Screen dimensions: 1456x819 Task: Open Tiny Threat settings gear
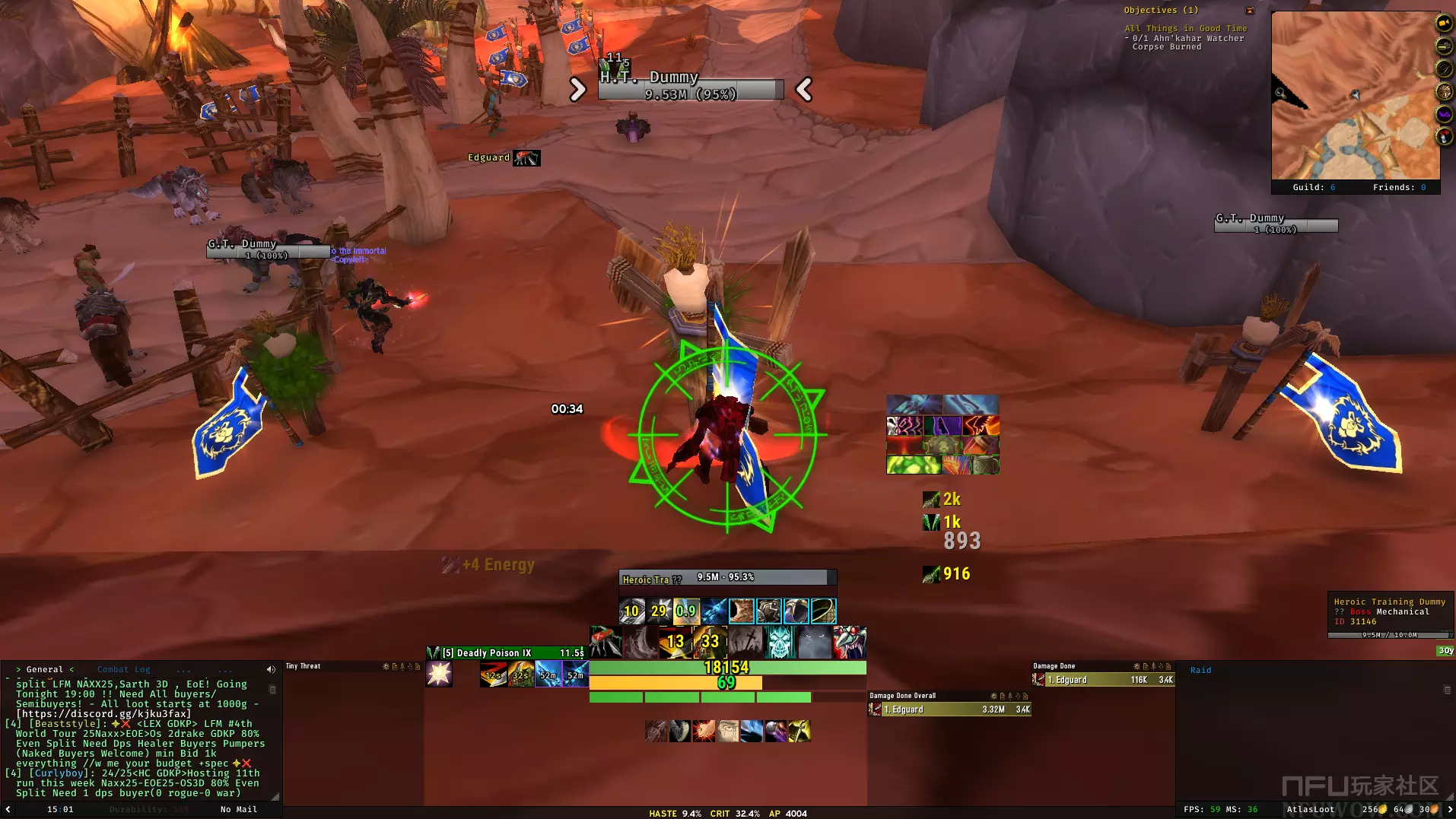click(x=385, y=666)
